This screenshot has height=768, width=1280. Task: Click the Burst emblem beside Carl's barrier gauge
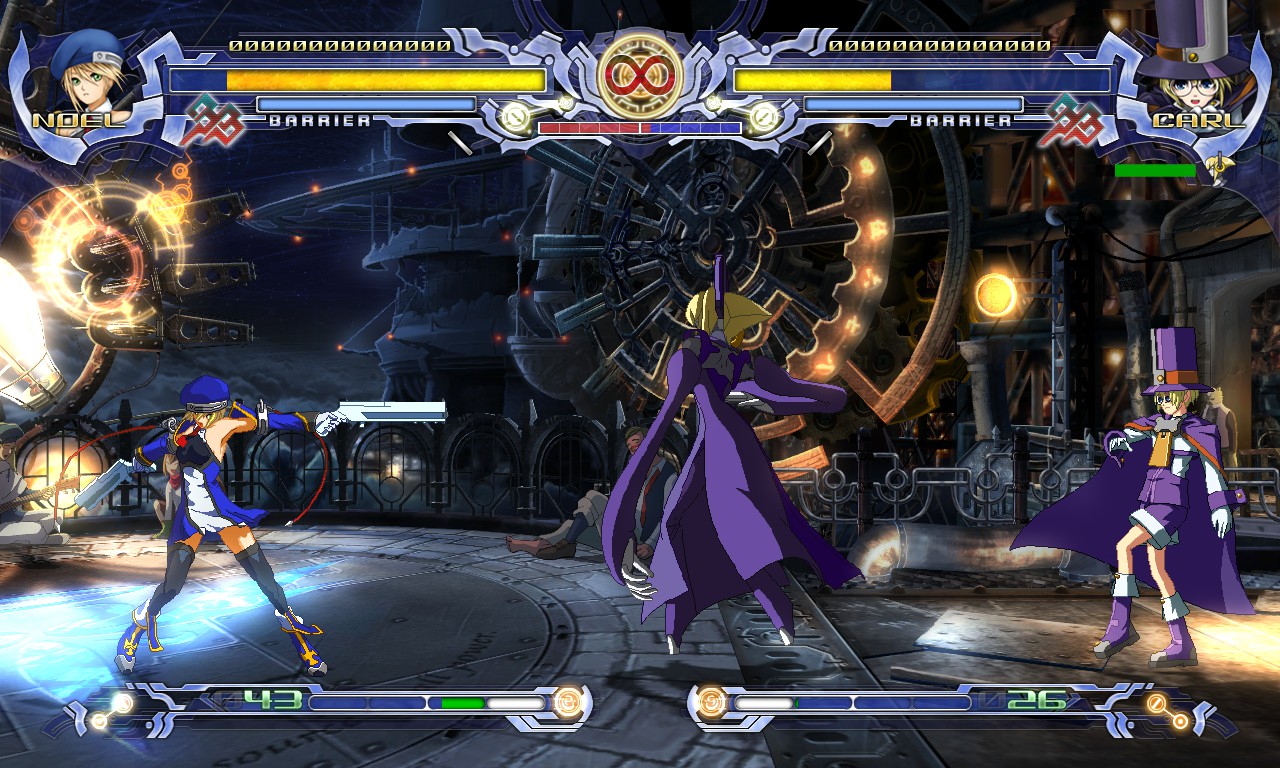1069,119
